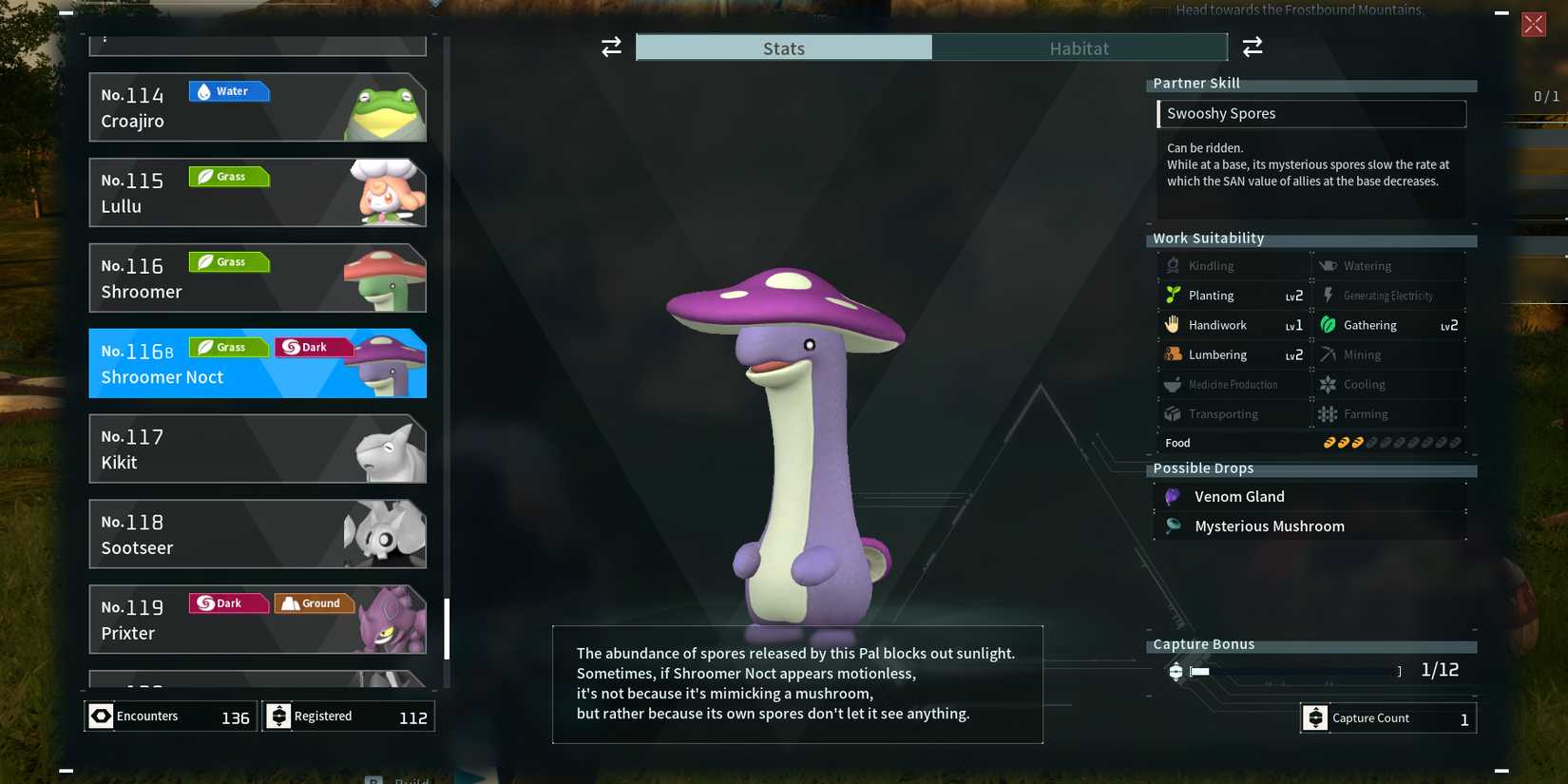Select the Stats tab

pos(782,48)
